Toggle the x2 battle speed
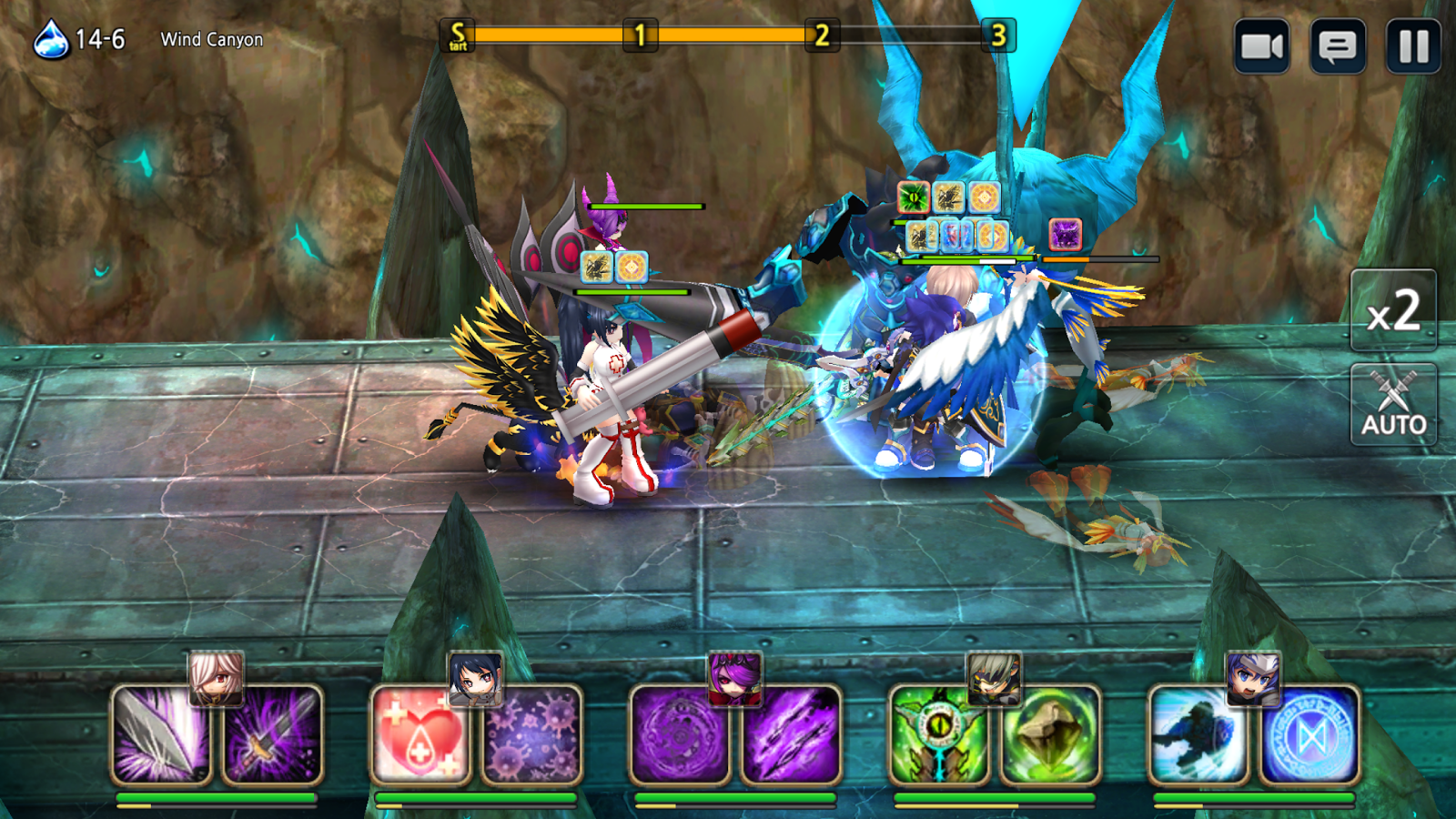The height and width of the screenshot is (819, 1456). pyautogui.click(x=1393, y=311)
